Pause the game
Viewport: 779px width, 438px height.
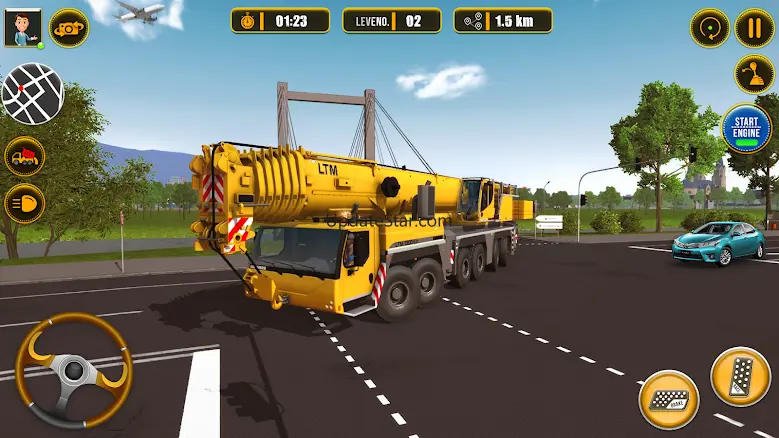pos(754,27)
